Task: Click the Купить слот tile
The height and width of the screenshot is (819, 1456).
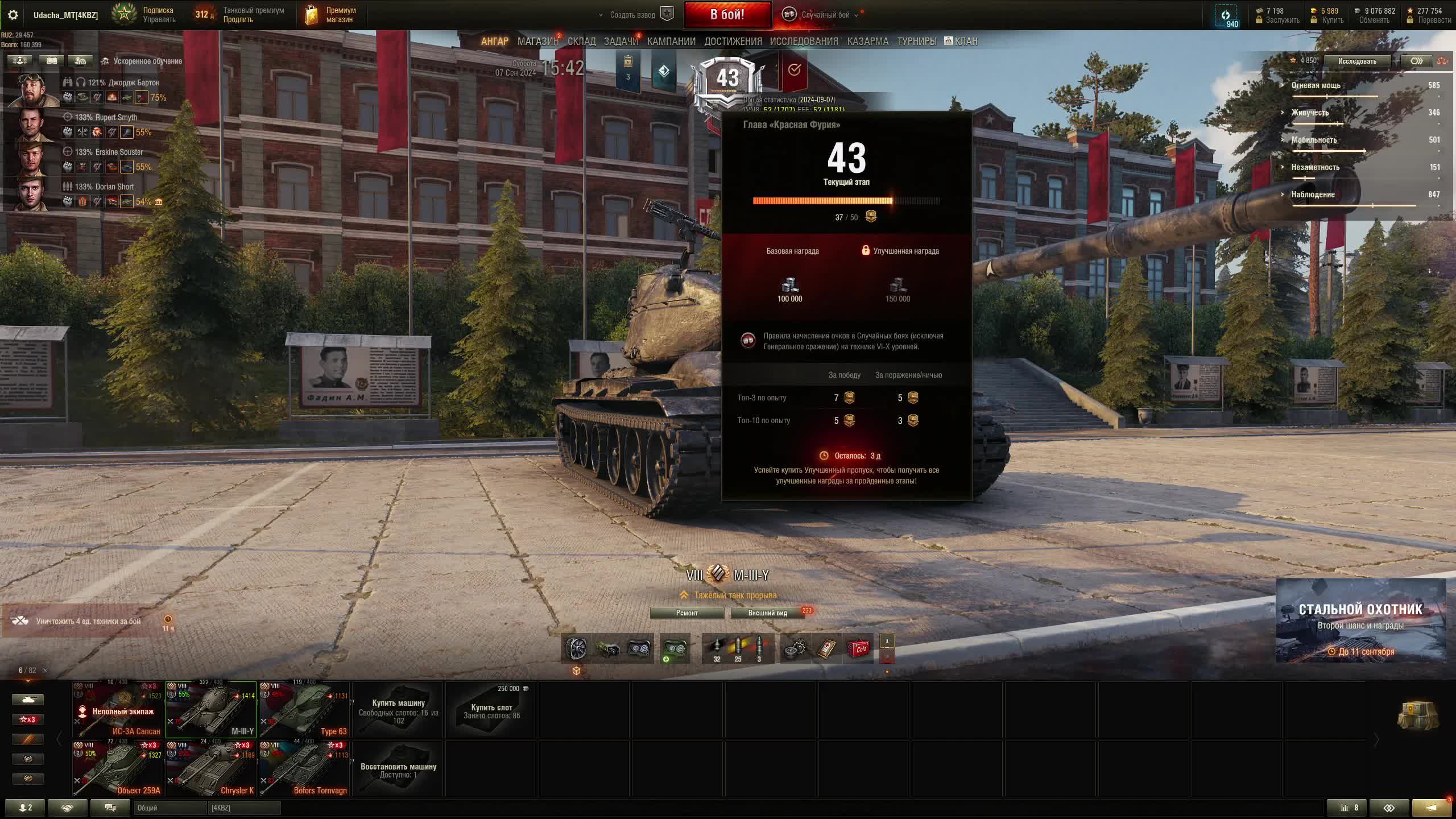Action: 491,710
